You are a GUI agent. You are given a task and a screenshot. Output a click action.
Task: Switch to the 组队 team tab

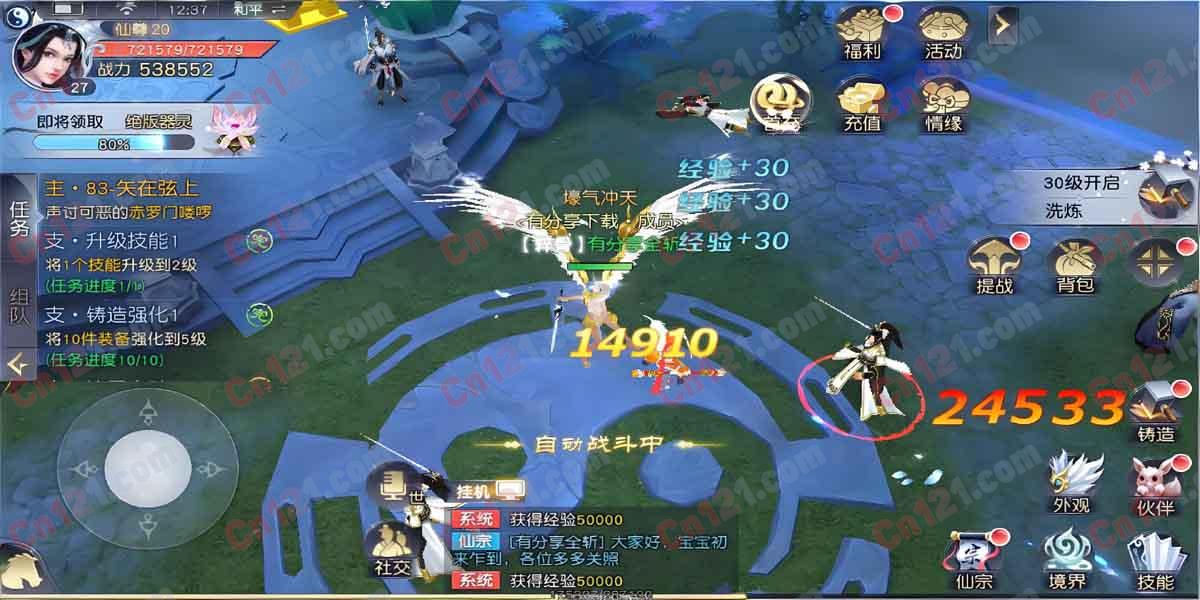pyautogui.click(x=19, y=307)
